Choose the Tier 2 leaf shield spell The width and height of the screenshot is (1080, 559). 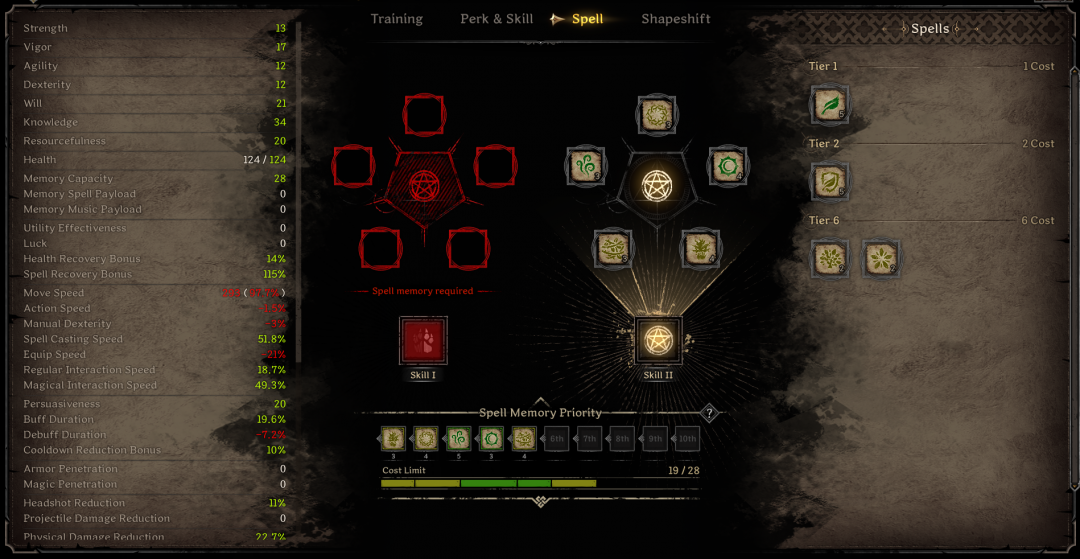coord(830,181)
